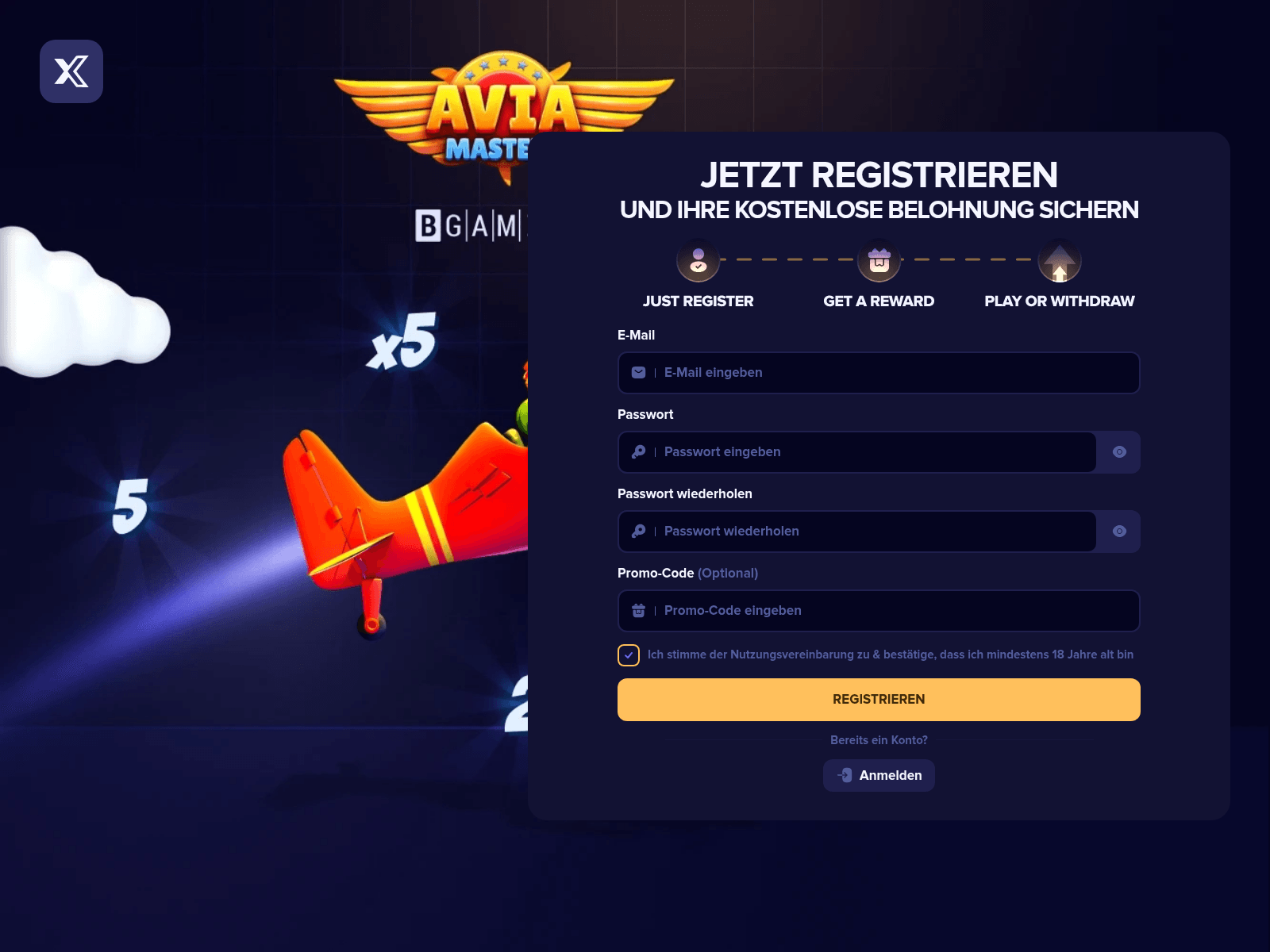Click the envelope icon in the E-Mail field
Screen dimensions: 1270x952
pos(638,372)
